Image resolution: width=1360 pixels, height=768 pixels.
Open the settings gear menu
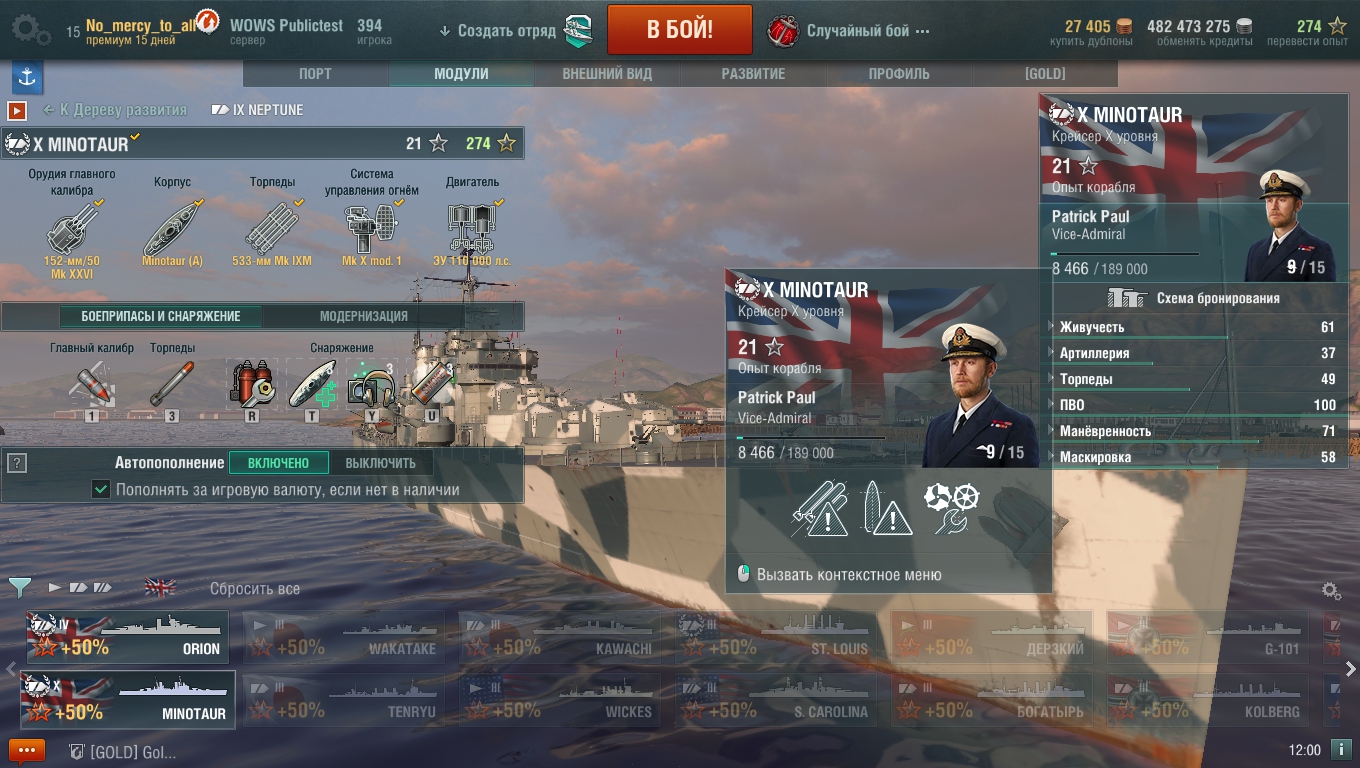pos(30,30)
